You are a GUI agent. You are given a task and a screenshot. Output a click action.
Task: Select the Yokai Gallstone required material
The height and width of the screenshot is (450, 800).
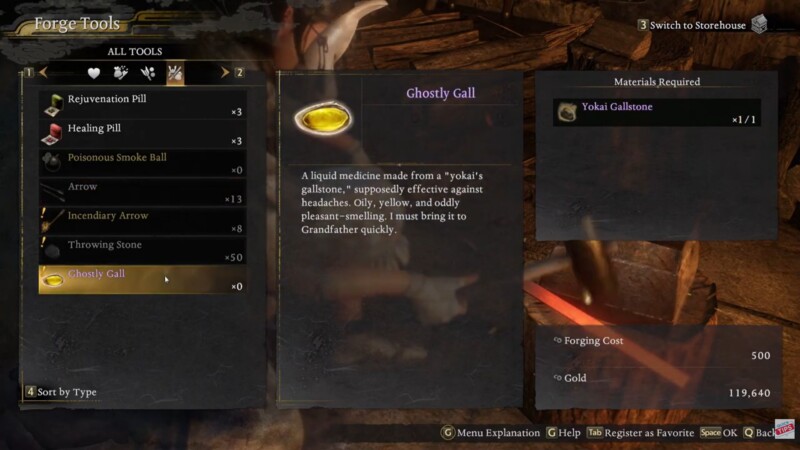coord(657,112)
